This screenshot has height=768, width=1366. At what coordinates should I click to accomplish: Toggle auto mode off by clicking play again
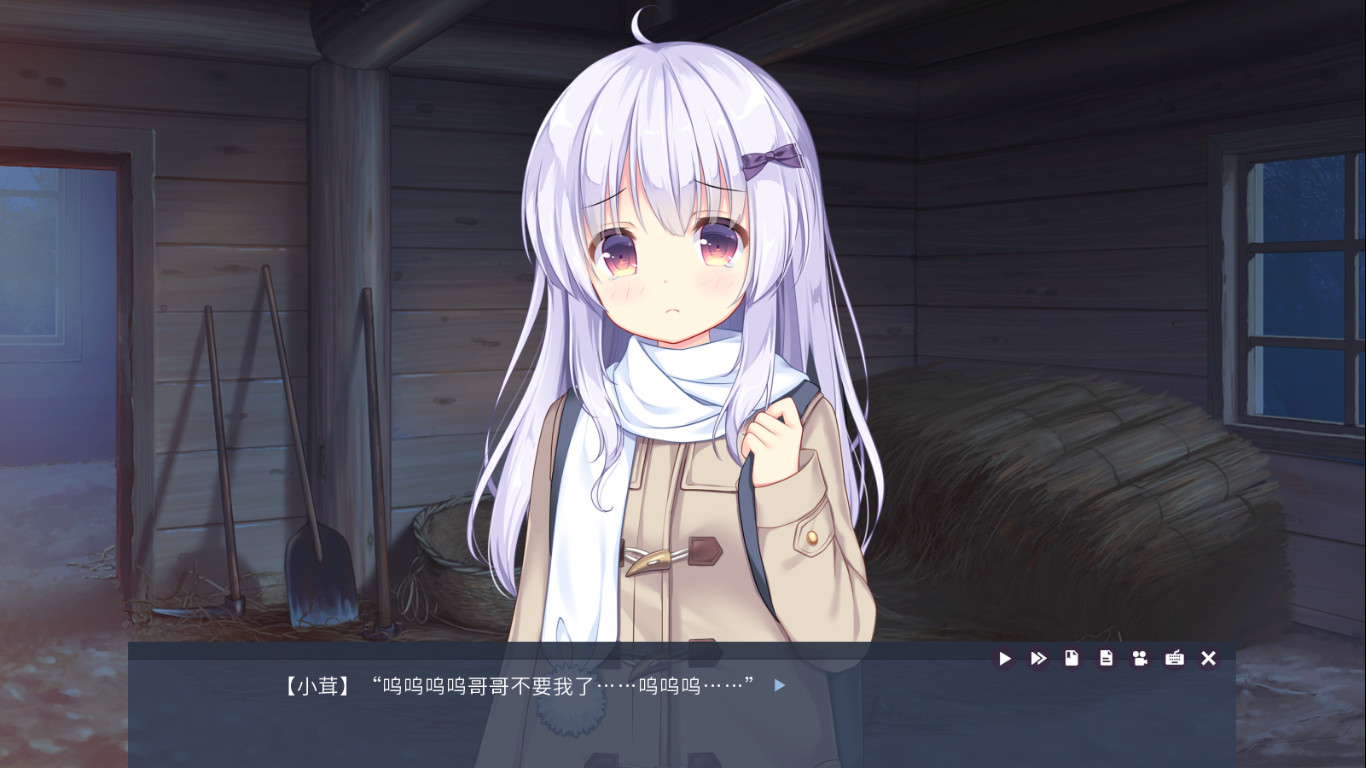1004,658
